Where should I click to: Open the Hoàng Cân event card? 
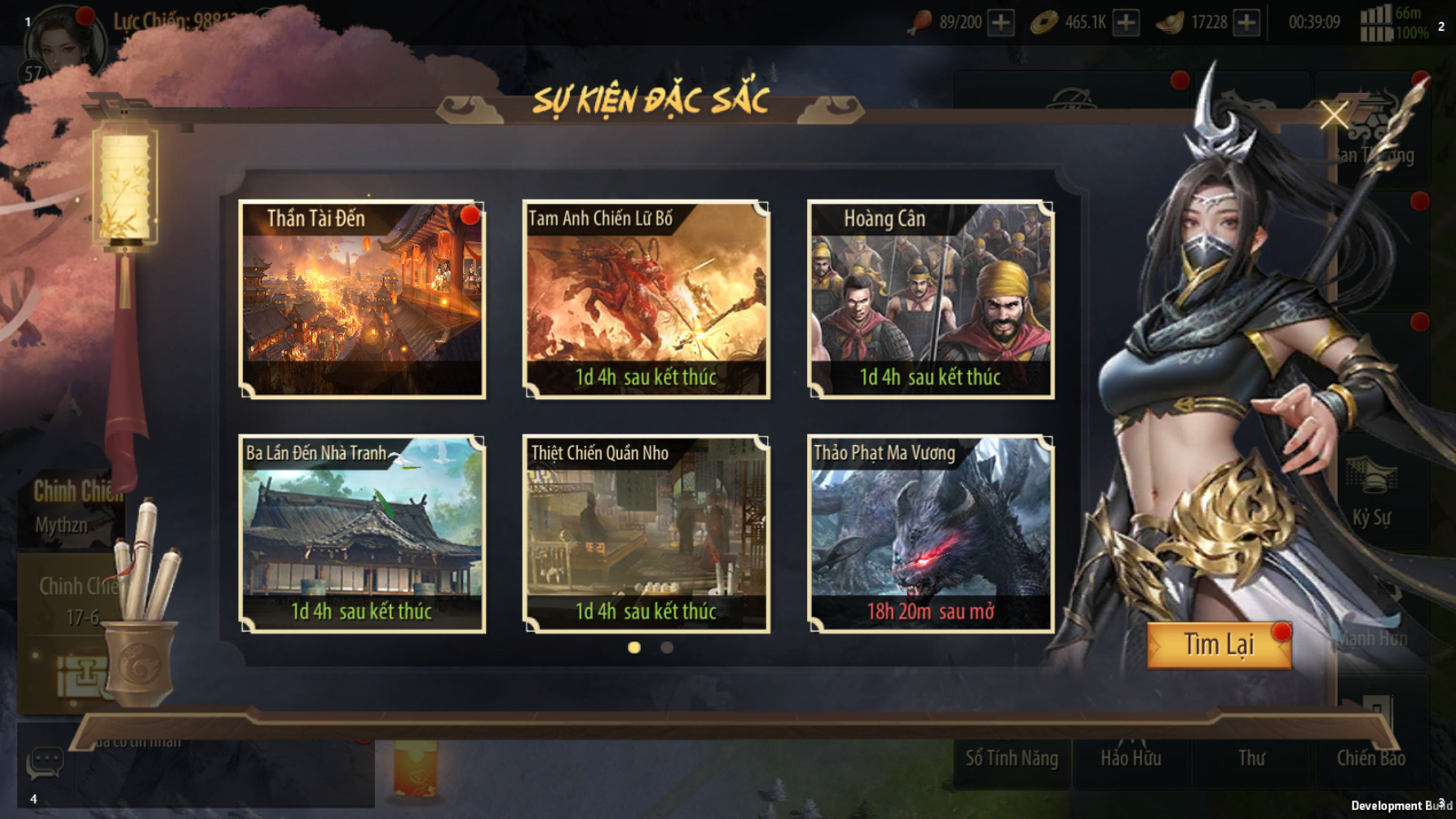930,299
